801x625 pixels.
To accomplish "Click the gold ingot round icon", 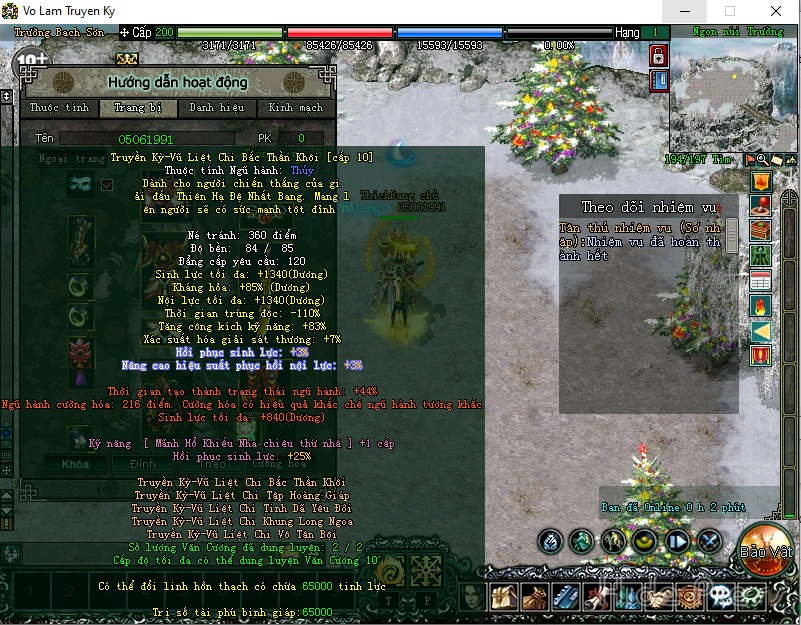I will coord(645,542).
